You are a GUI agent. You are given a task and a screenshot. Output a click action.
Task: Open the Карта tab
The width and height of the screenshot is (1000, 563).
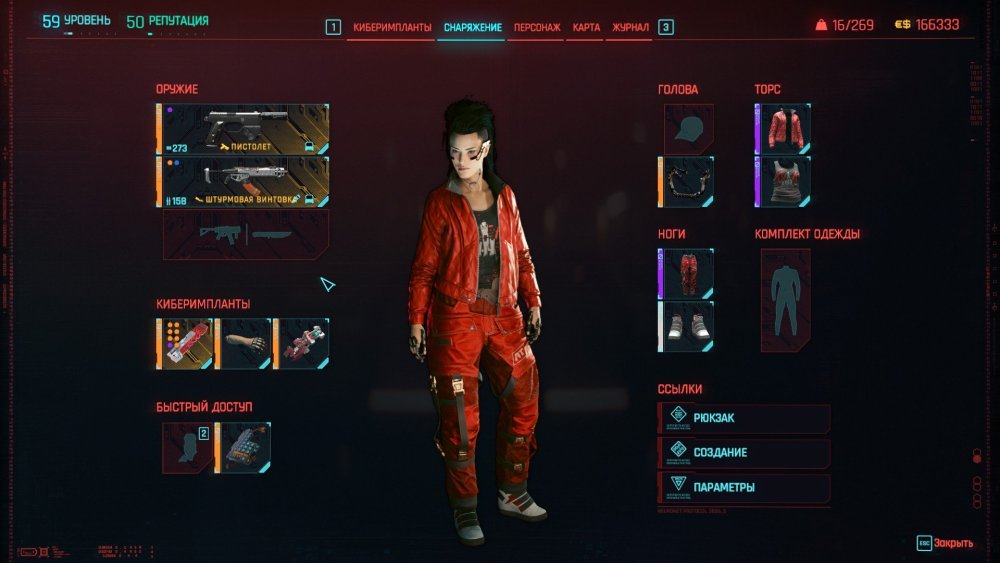tap(587, 27)
